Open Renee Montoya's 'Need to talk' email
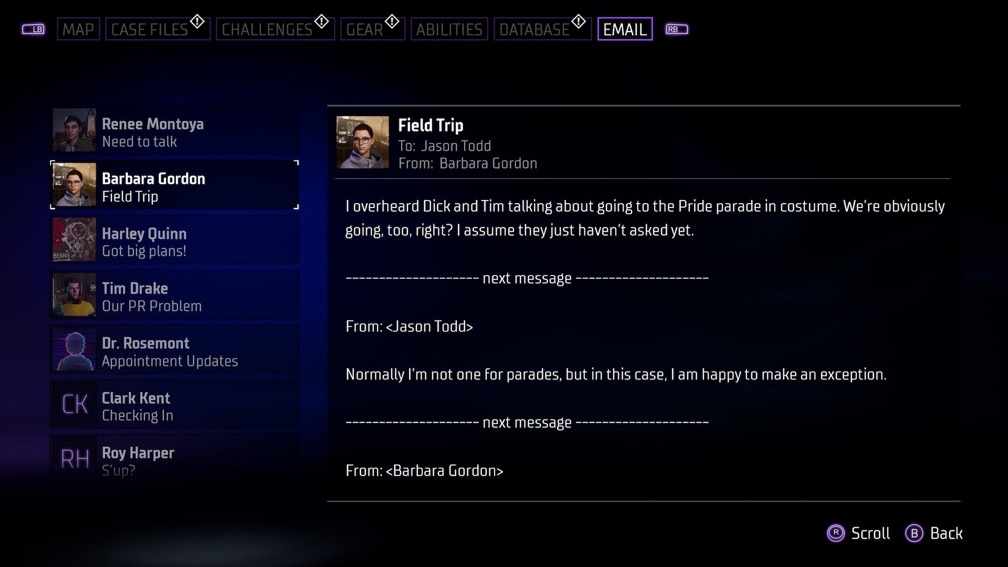This screenshot has height=567, width=1008. 174,131
